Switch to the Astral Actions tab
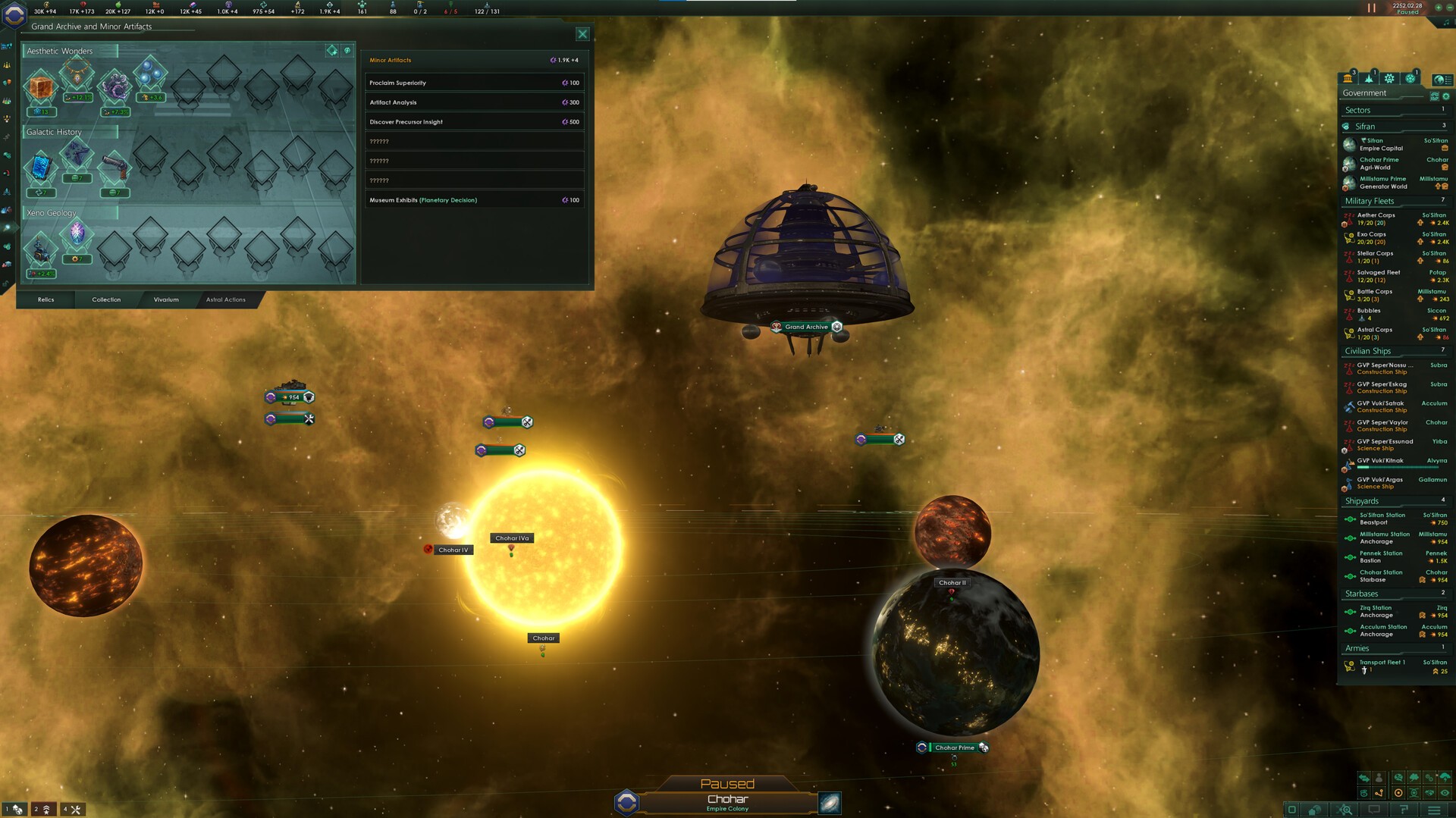Screen dimensions: 1456x818 pyautogui.click(x=226, y=299)
